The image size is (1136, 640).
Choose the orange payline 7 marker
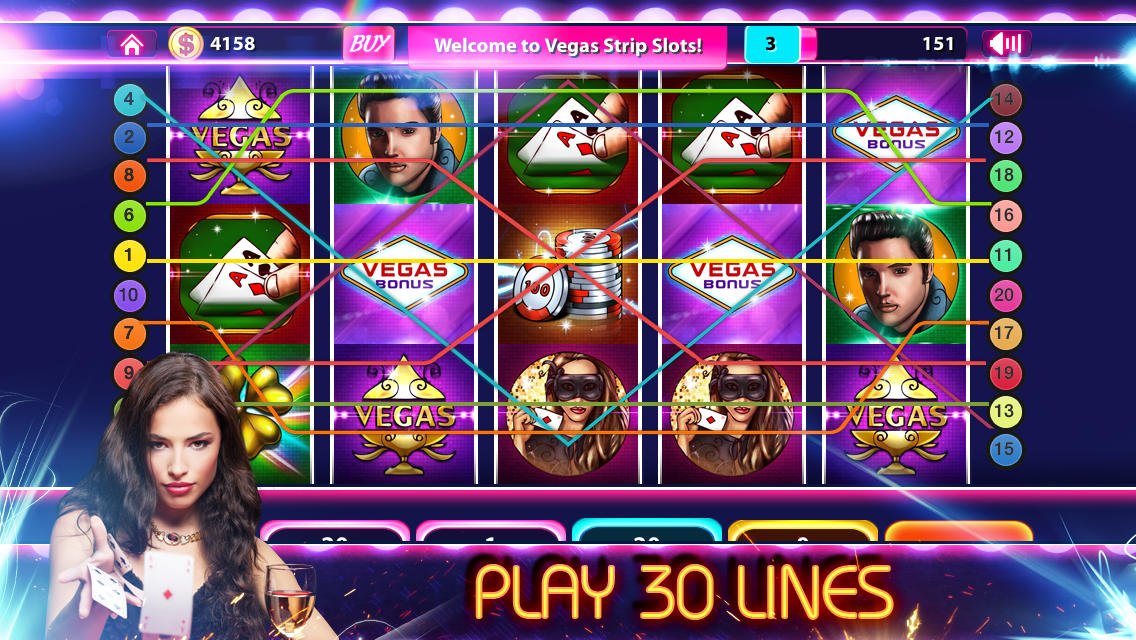tap(130, 333)
